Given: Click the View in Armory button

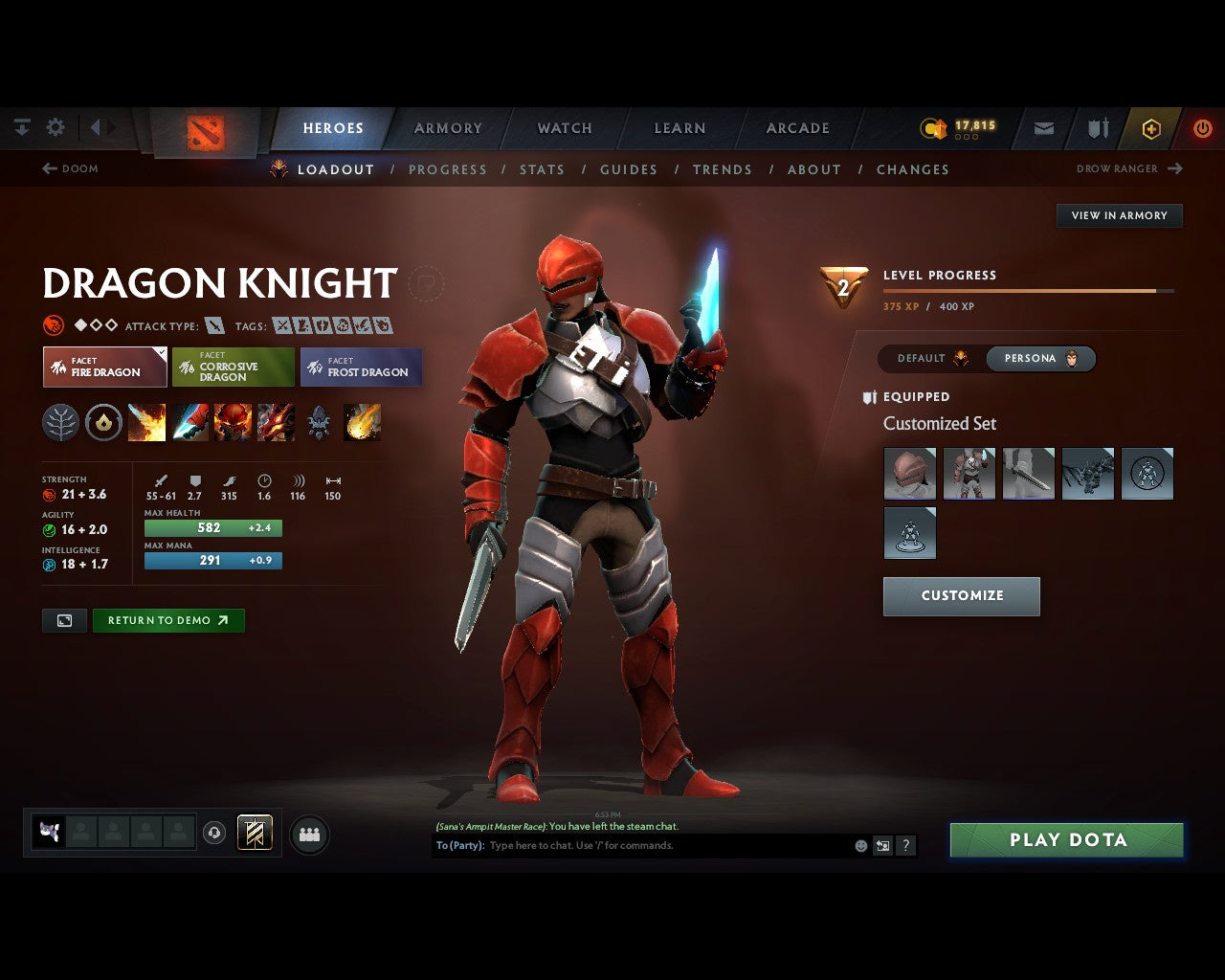Looking at the screenshot, I should (1119, 215).
